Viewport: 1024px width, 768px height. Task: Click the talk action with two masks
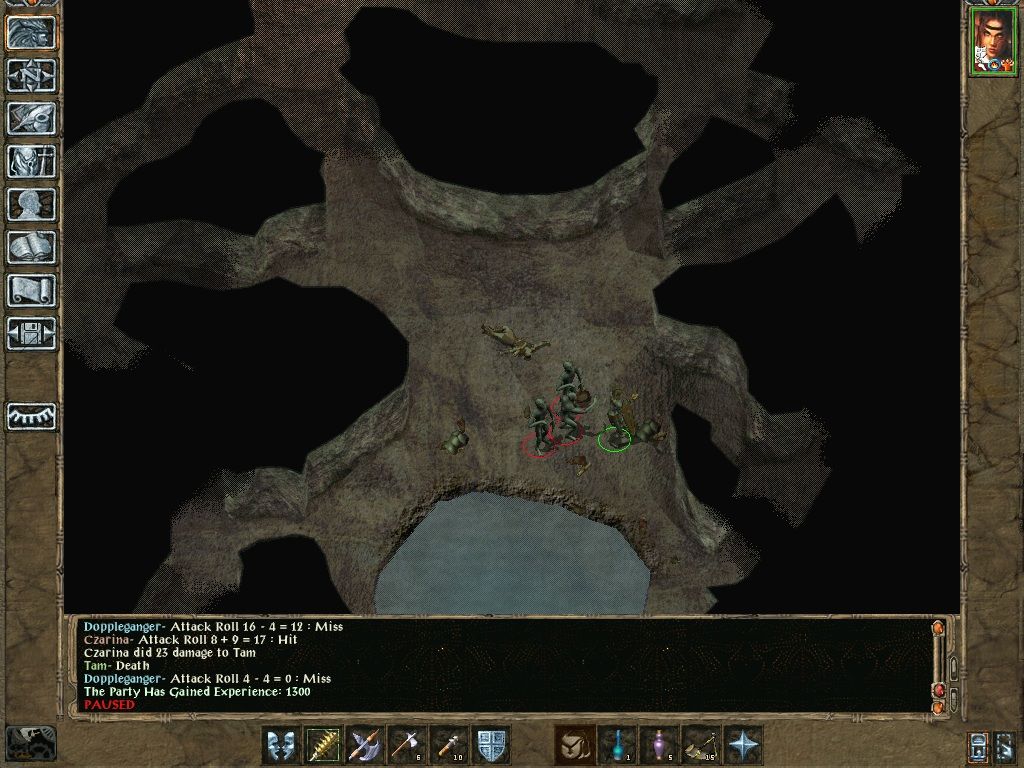pyautogui.click(x=281, y=745)
